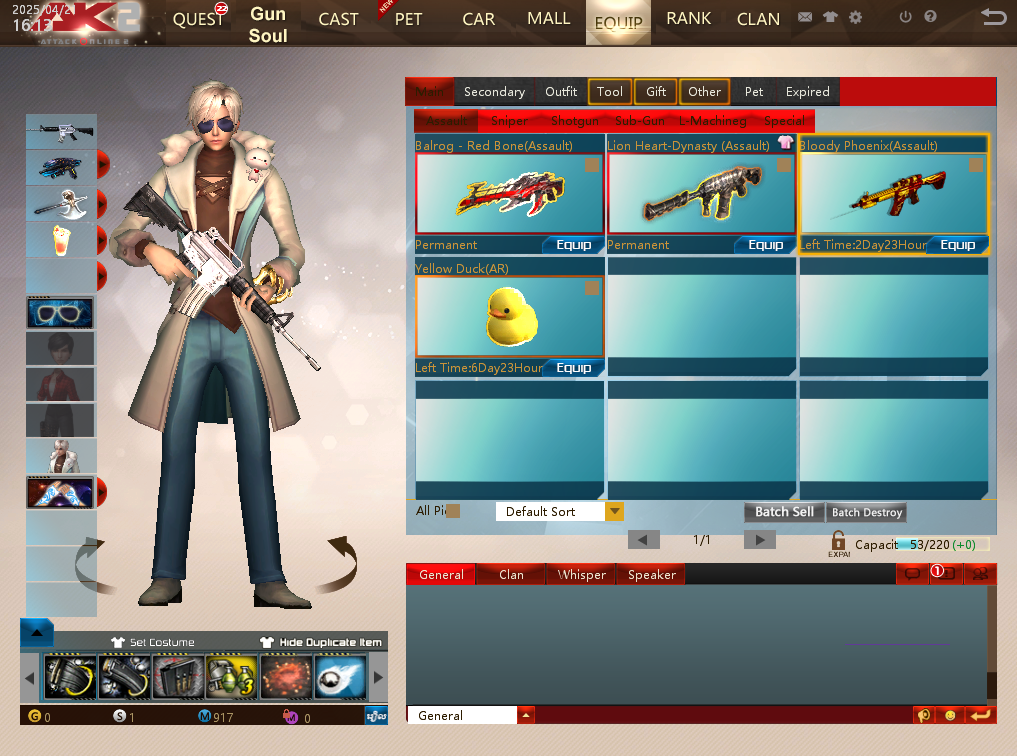Toggle Hide Duplicate Item
Screen dimensions: 1017x756
[x=320, y=642]
